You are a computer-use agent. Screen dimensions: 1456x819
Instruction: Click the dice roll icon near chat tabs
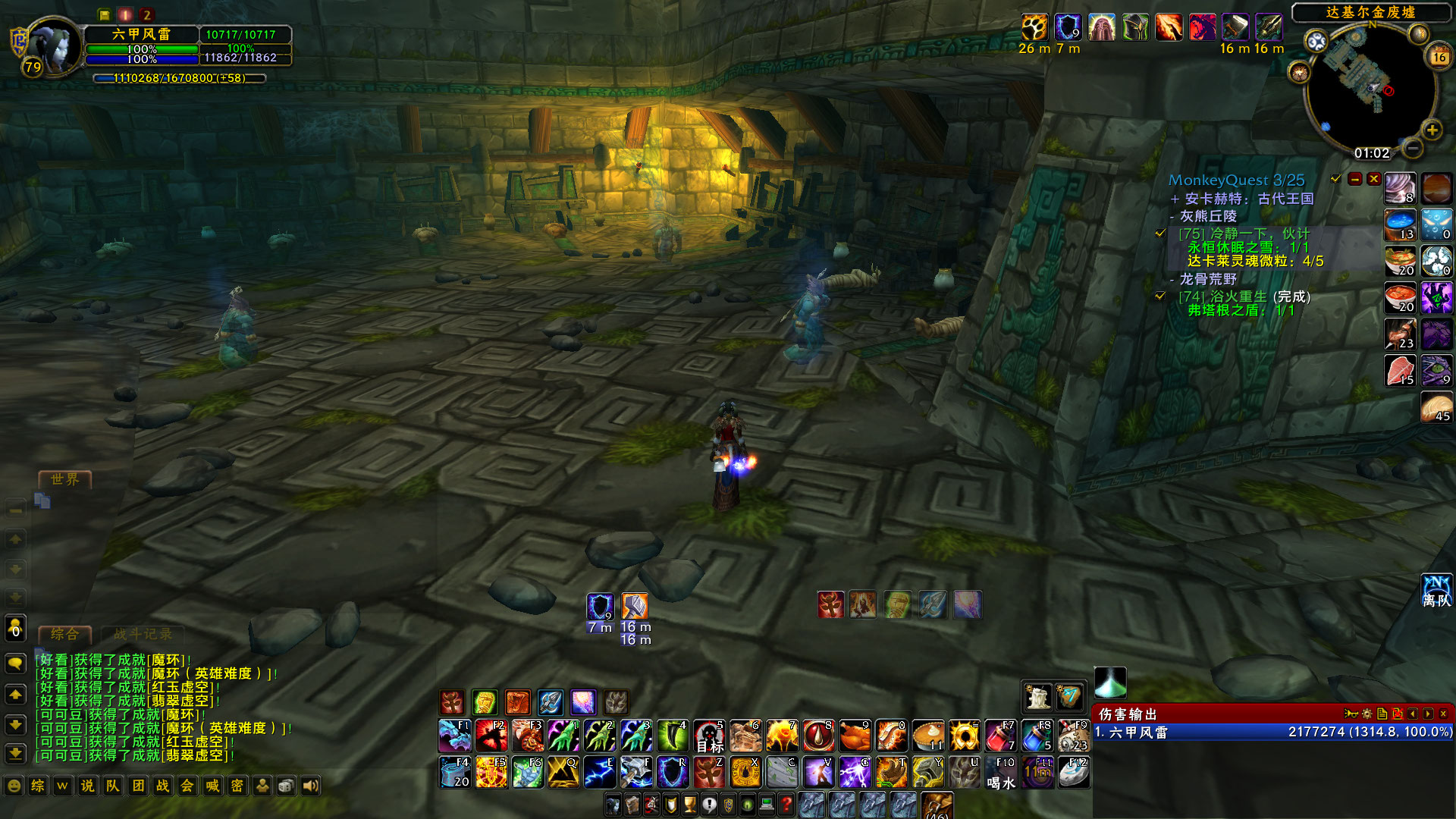pyautogui.click(x=286, y=786)
